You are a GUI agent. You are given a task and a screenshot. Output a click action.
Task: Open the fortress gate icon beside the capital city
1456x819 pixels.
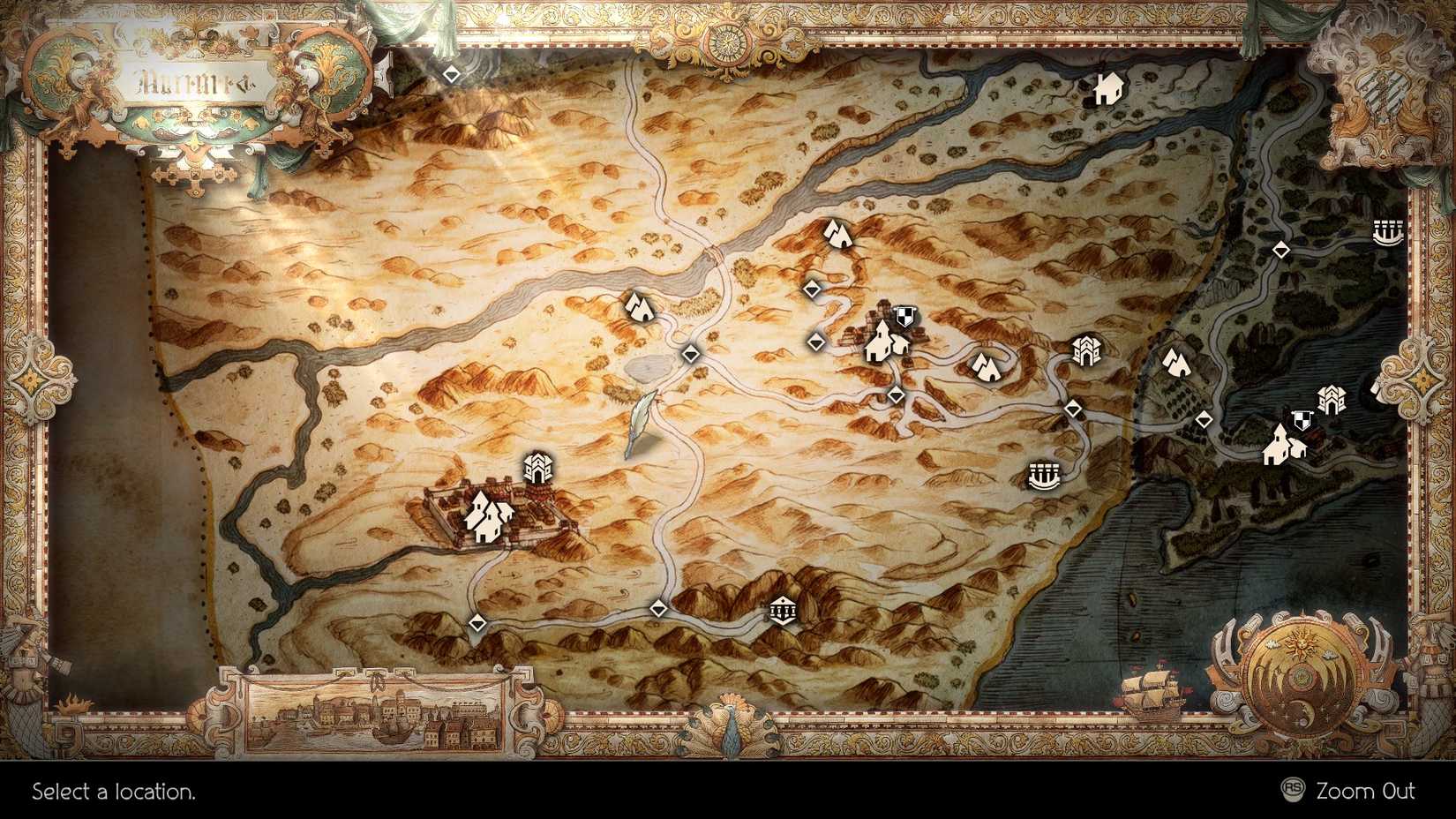539,468
